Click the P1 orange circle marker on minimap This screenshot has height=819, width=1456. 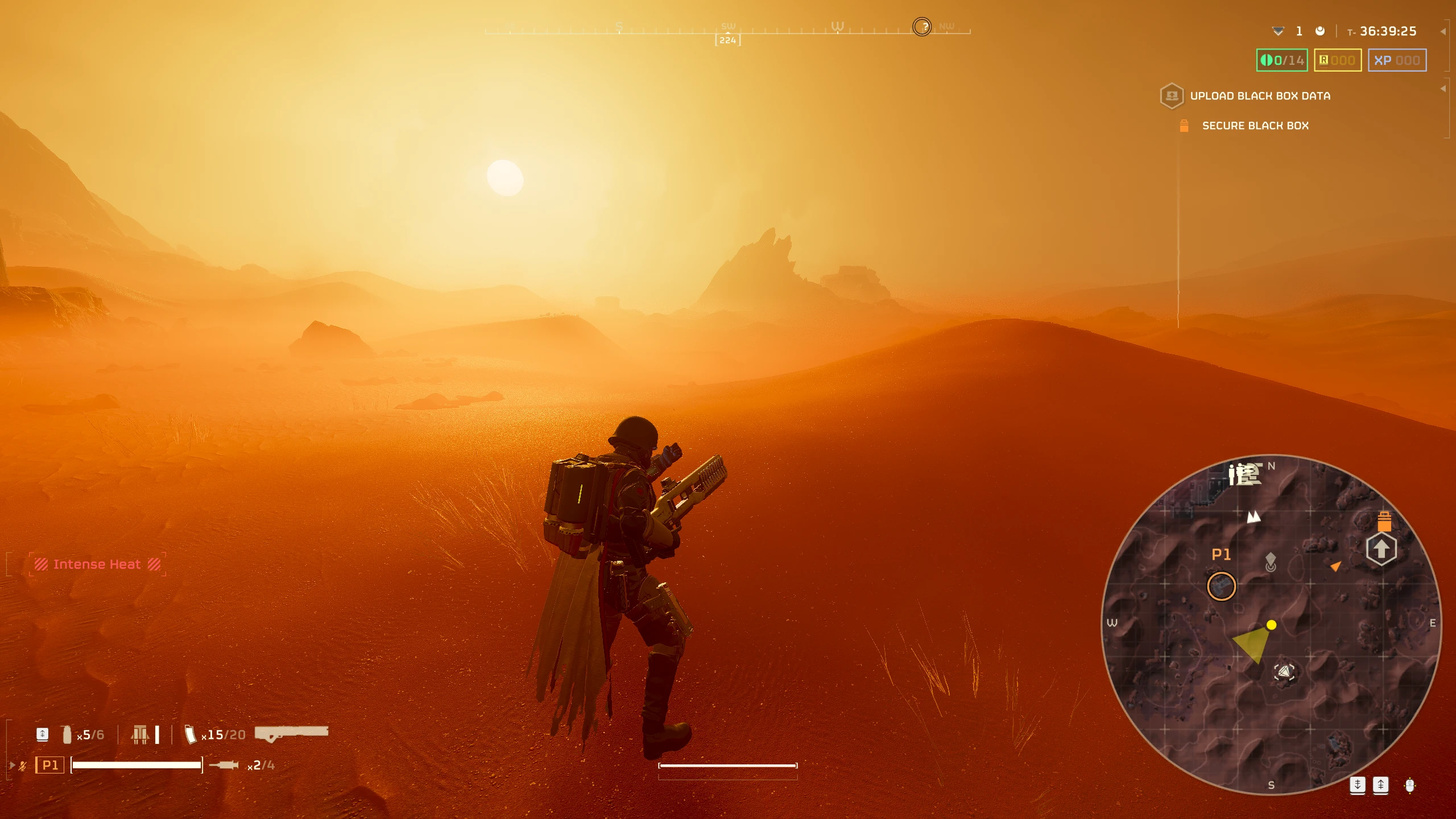1221,586
